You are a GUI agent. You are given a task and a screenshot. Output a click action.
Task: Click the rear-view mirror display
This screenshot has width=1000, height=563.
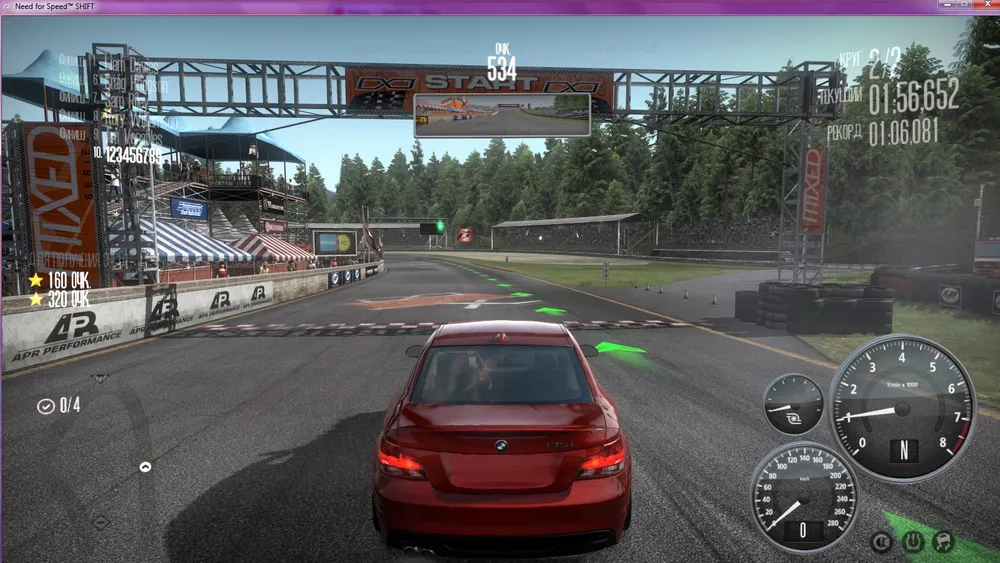click(502, 115)
